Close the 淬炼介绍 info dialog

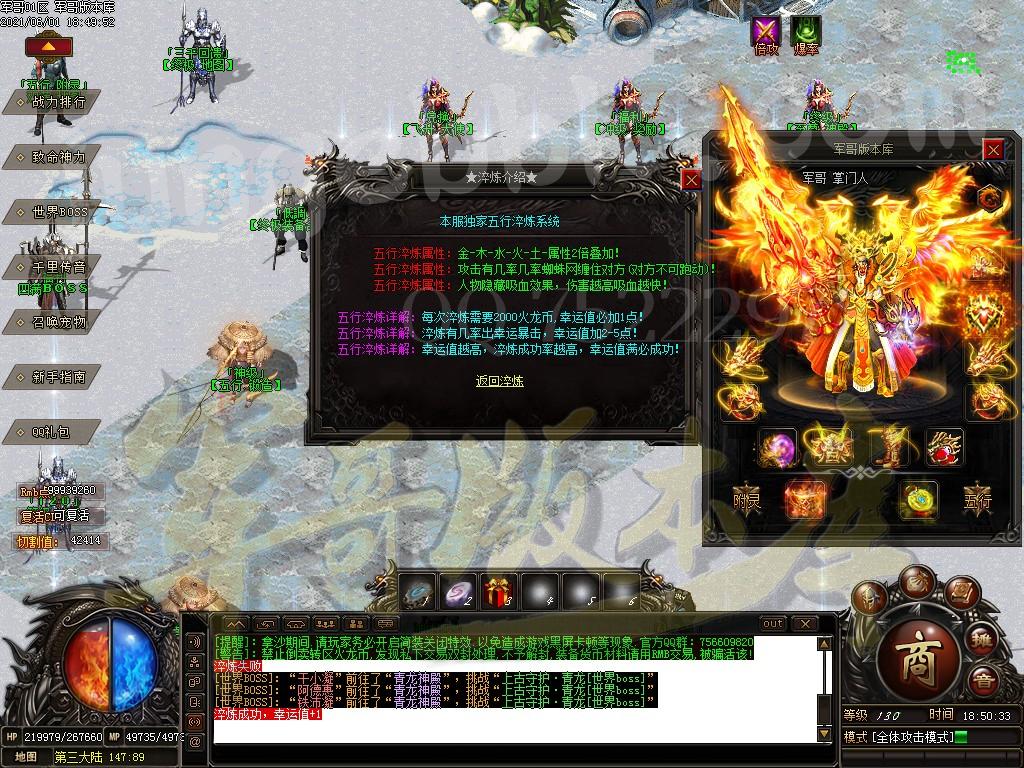pyautogui.click(x=691, y=180)
